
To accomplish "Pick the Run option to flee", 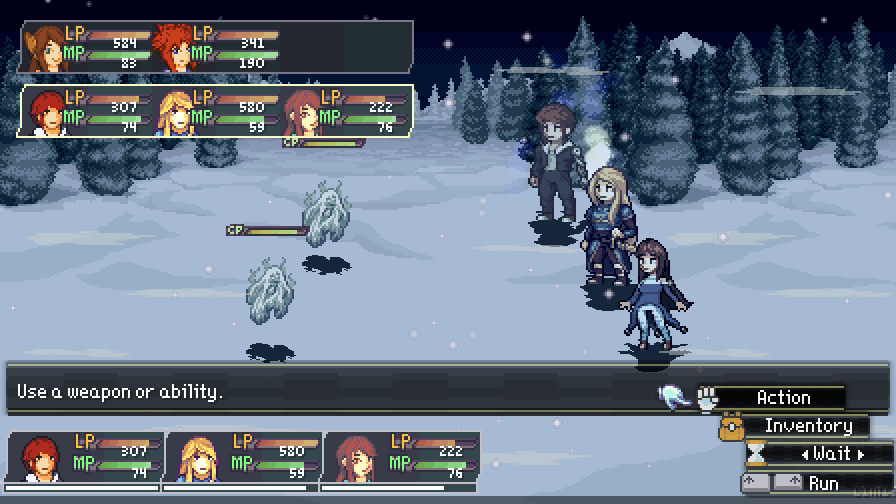I will click(x=824, y=483).
